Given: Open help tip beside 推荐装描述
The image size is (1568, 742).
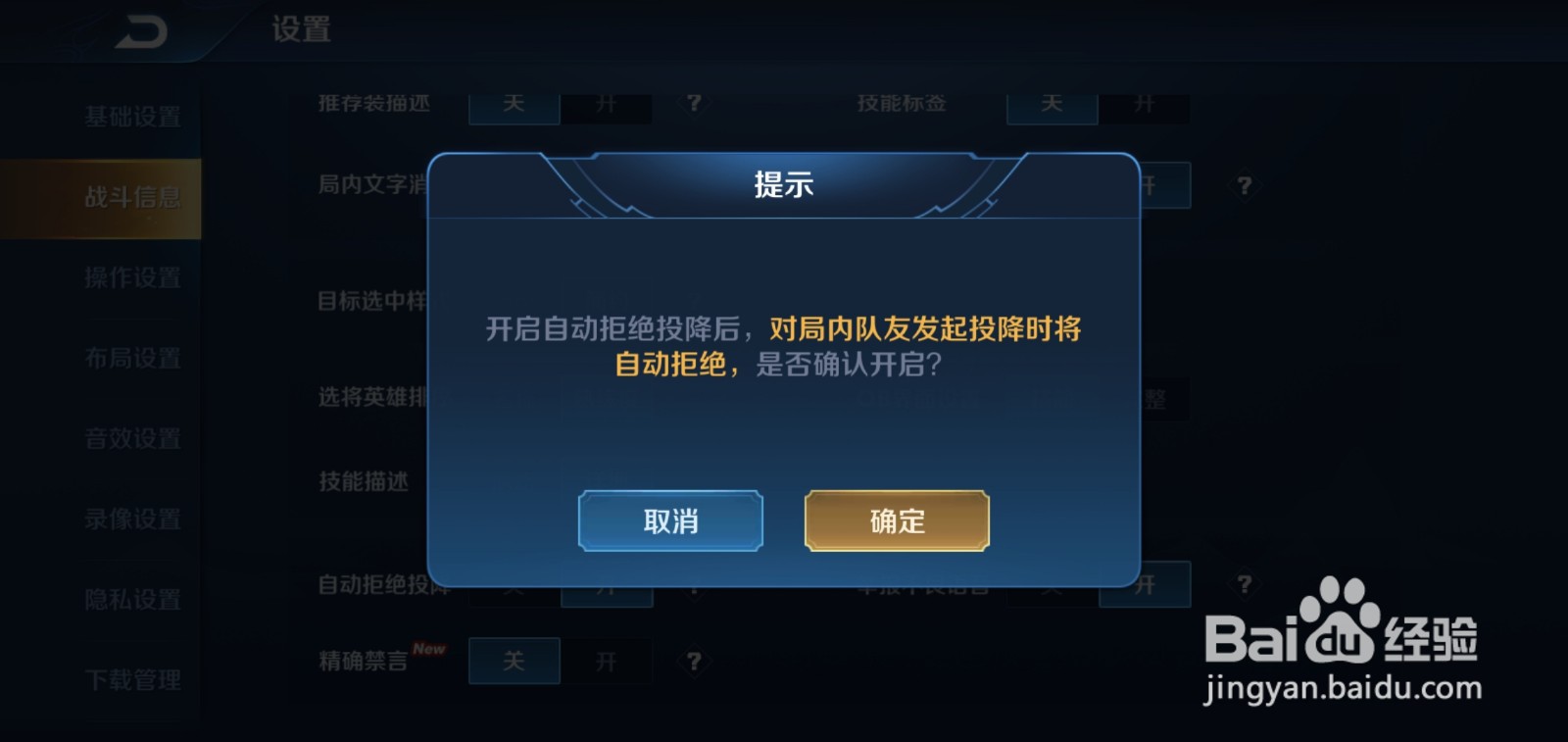Looking at the screenshot, I should [x=695, y=104].
